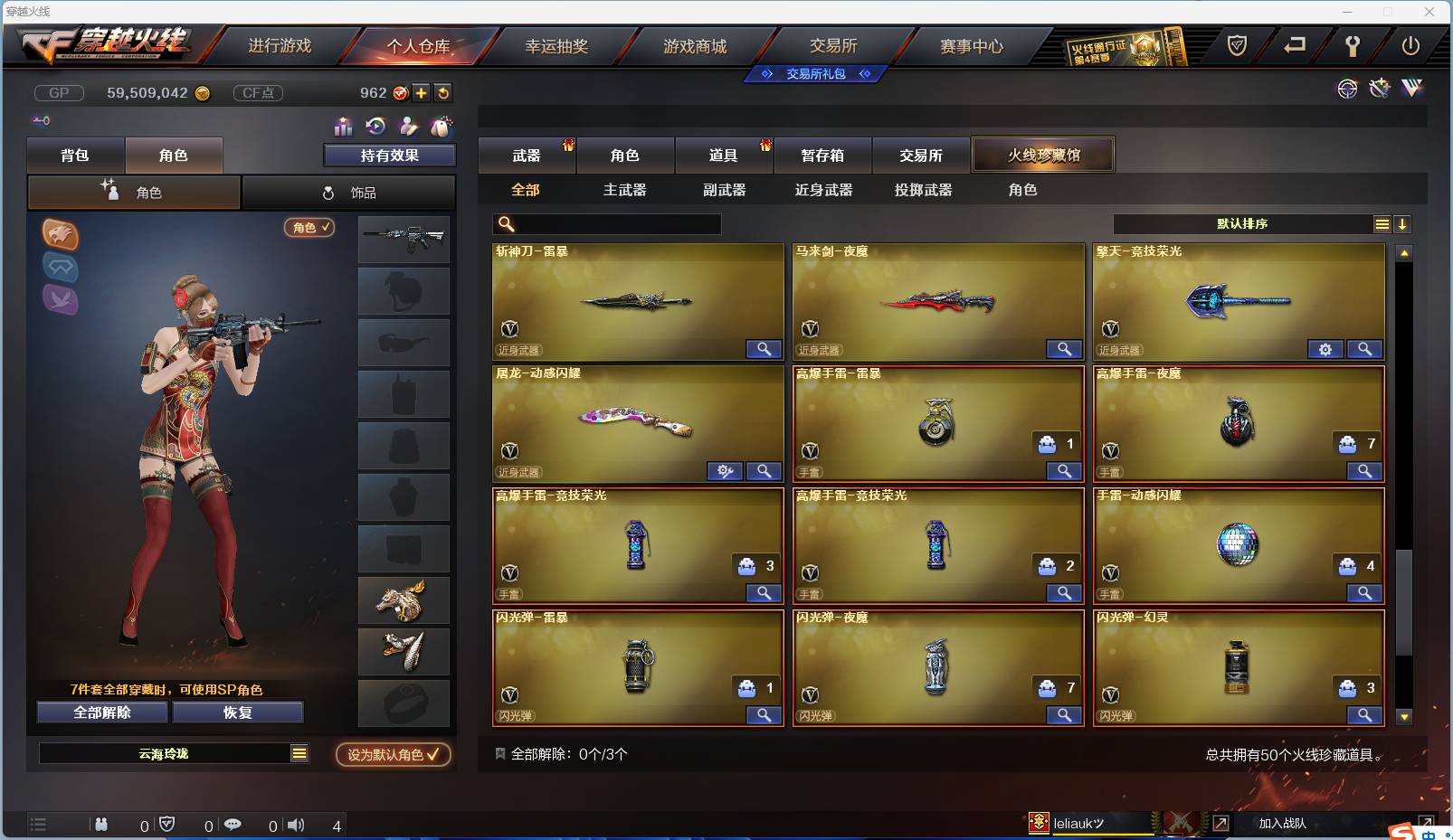The image size is (1453, 840).
Task: Click the crosshair aim settings icon top right
Action: [x=1348, y=89]
